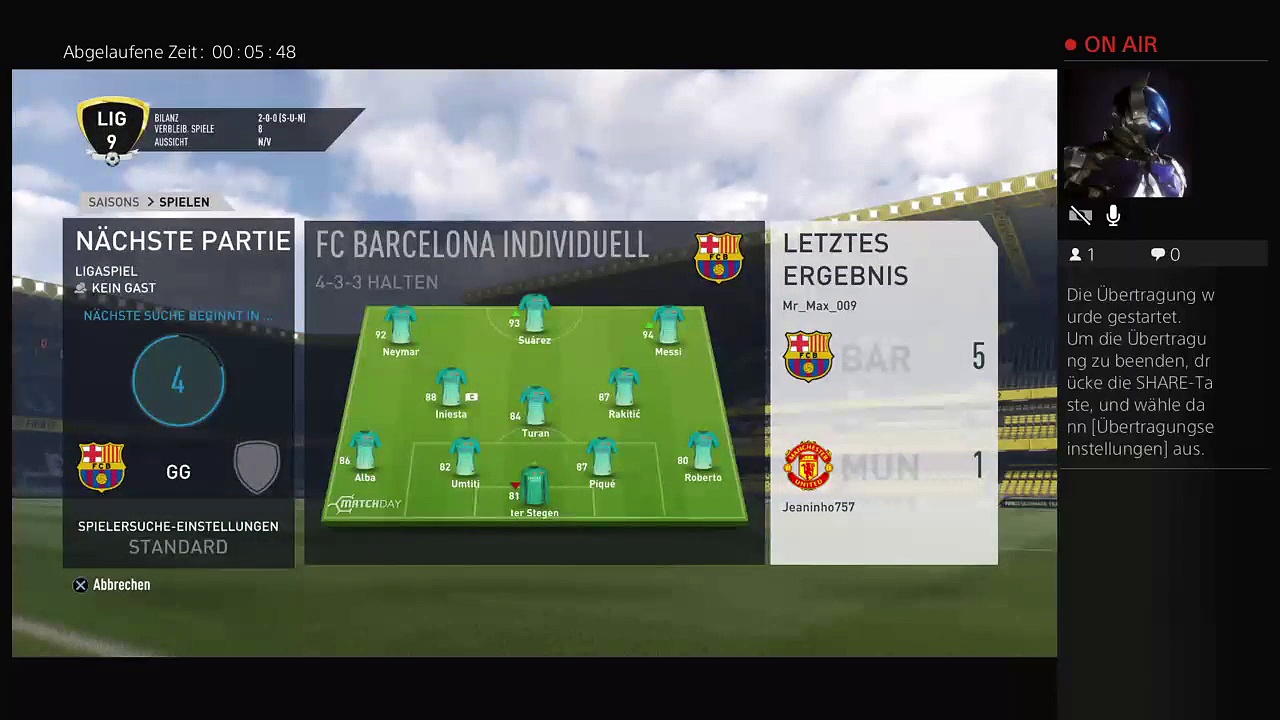Toggle the crossed-out camera icon
The width and height of the screenshot is (1280, 720).
pos(1080,215)
